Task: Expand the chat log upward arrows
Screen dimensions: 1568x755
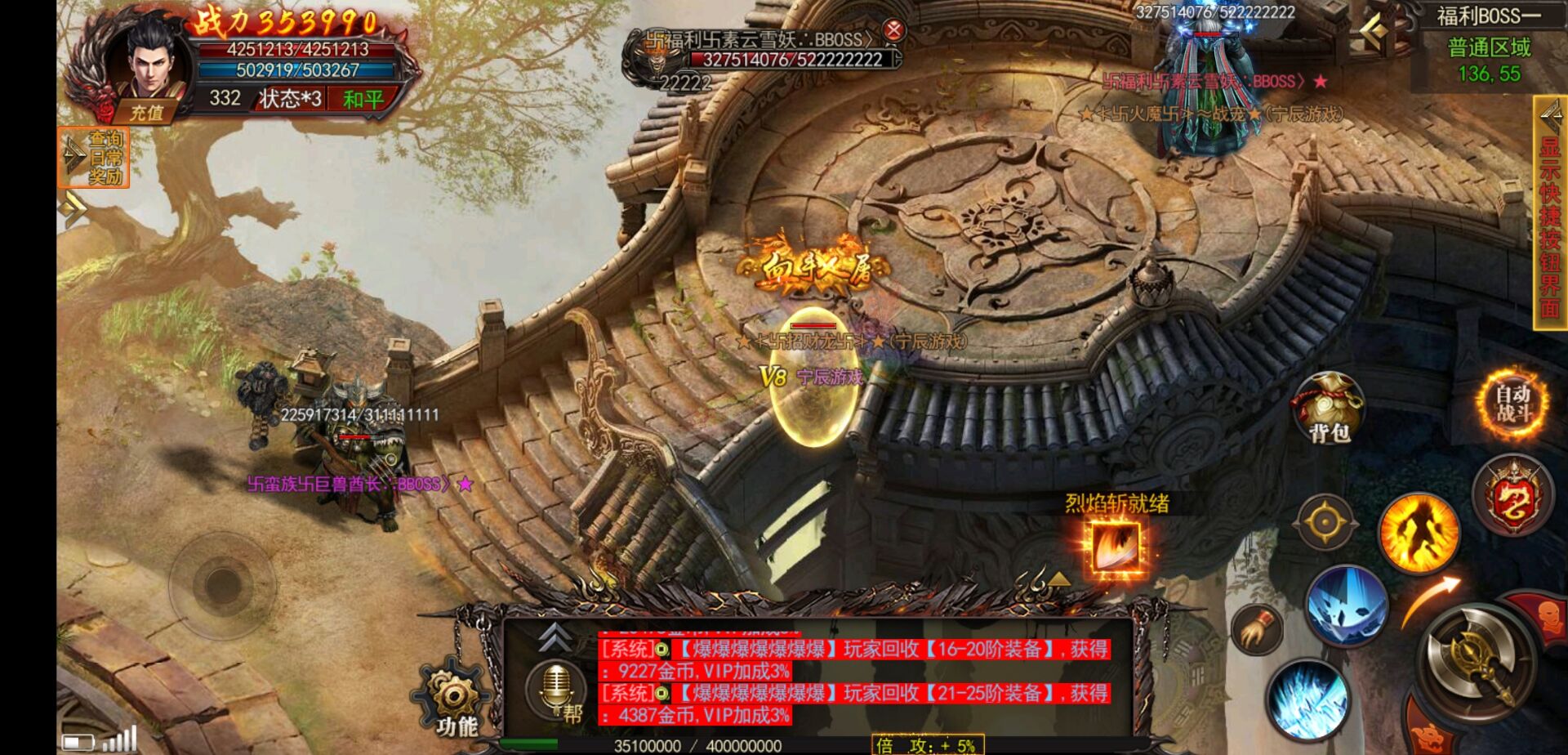Action: [x=555, y=636]
